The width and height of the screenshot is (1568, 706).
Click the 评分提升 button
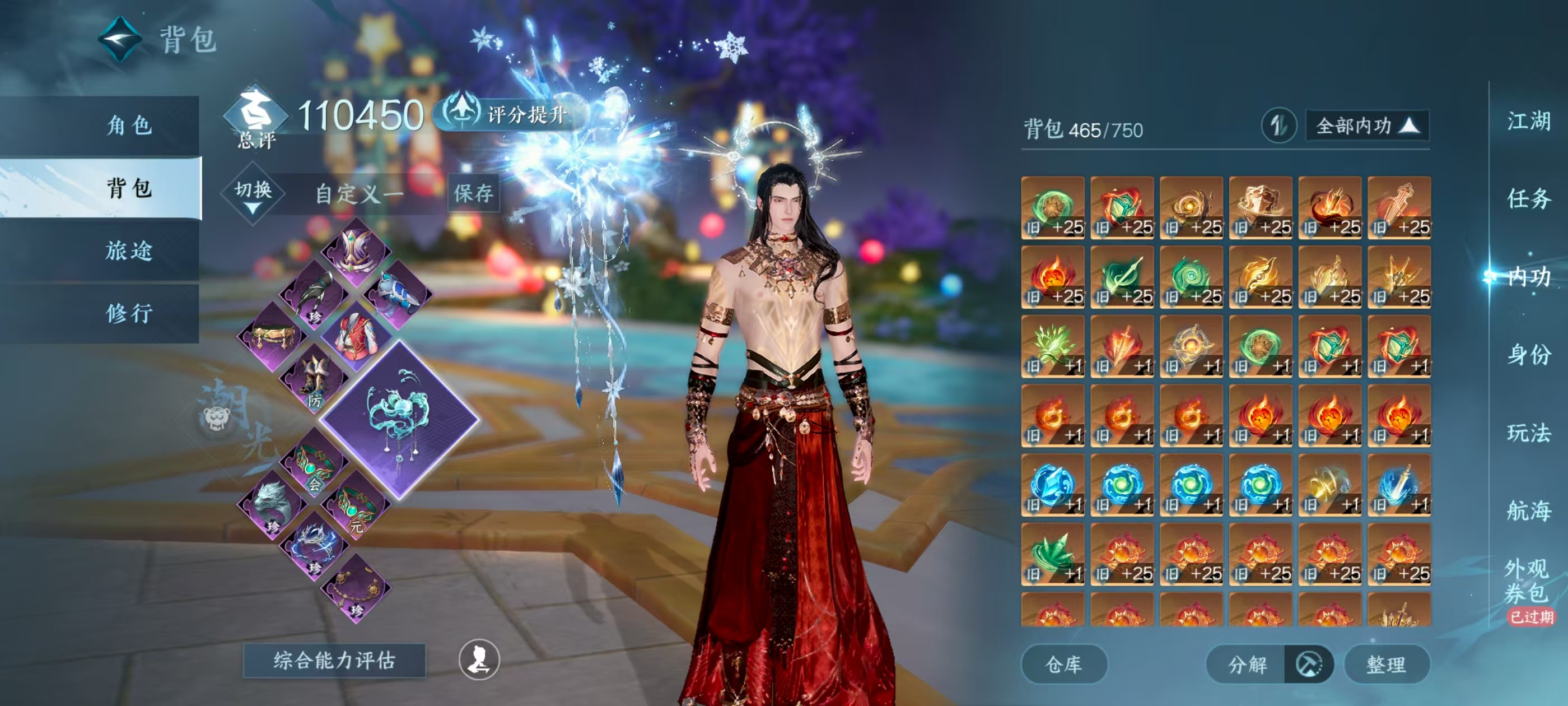pyautogui.click(x=511, y=114)
